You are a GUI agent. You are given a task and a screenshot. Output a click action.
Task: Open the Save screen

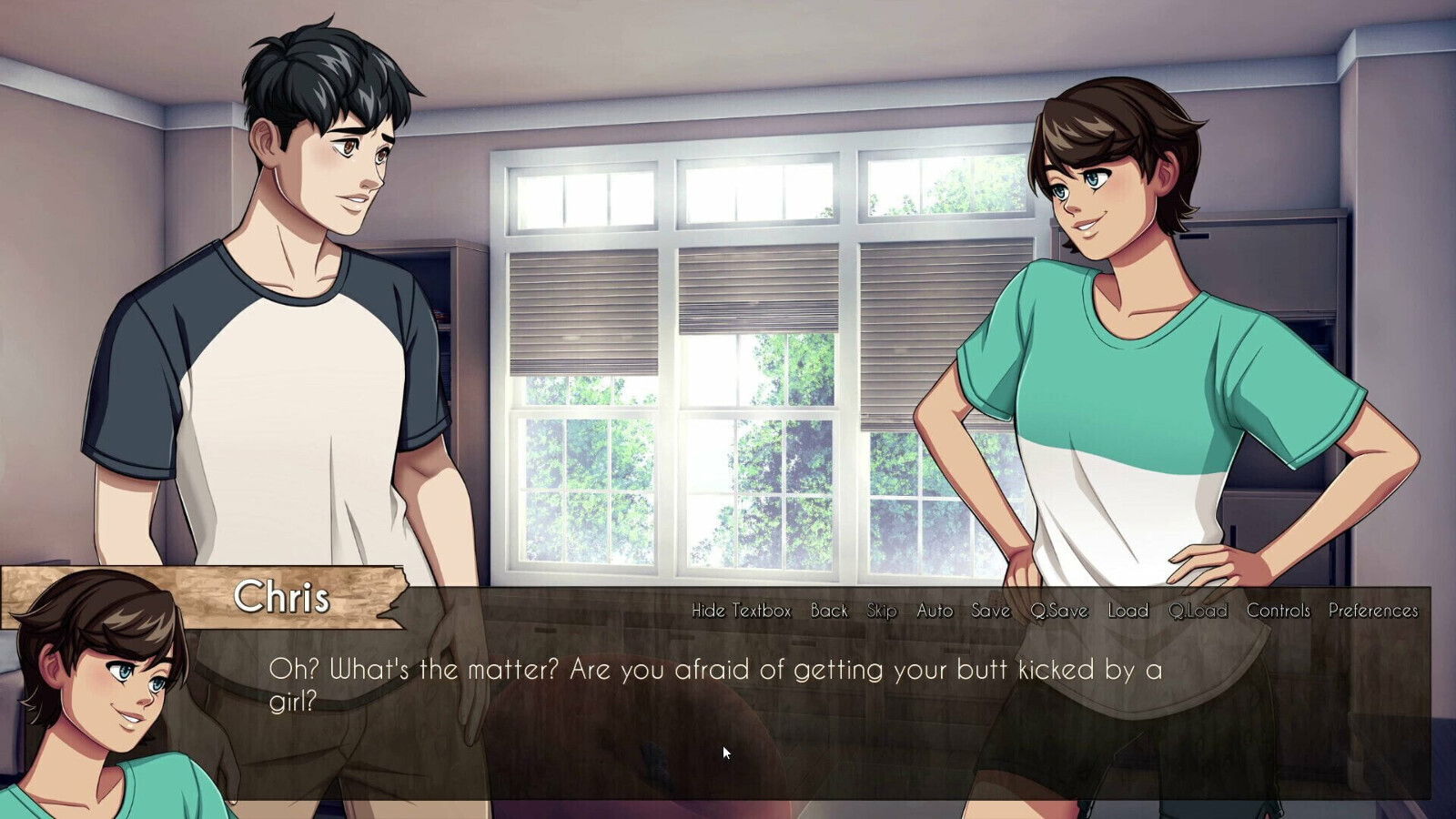[988, 612]
